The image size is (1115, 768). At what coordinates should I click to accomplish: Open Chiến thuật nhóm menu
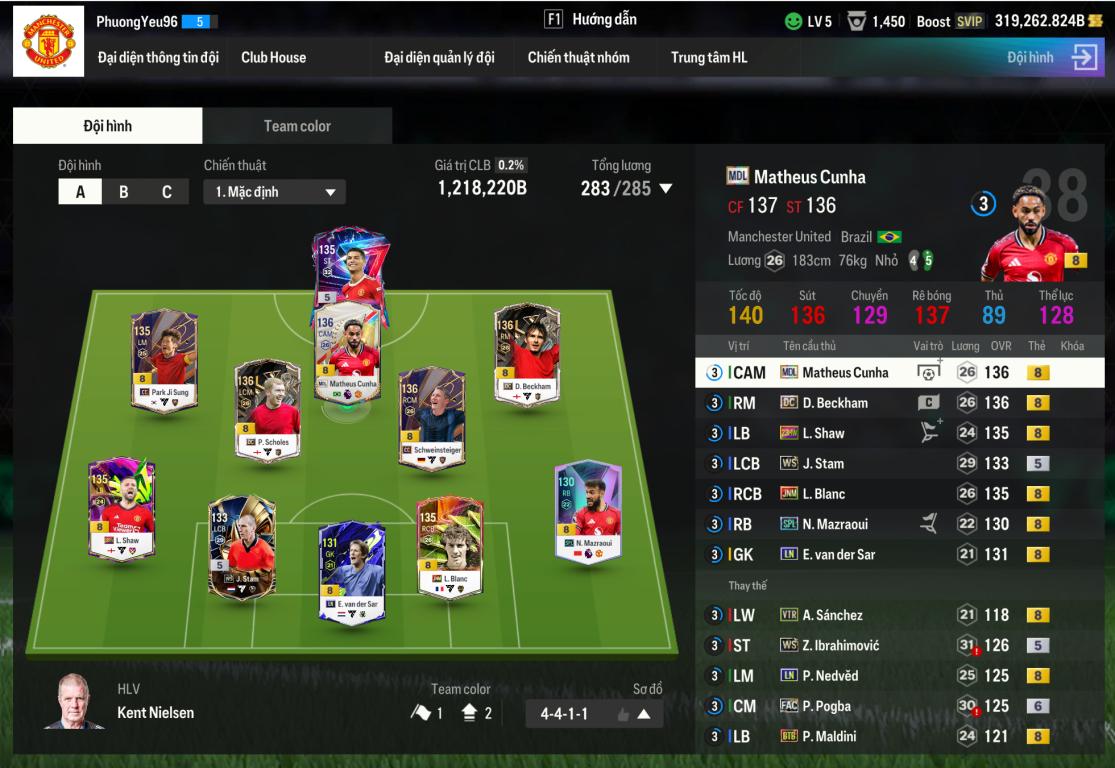578,57
